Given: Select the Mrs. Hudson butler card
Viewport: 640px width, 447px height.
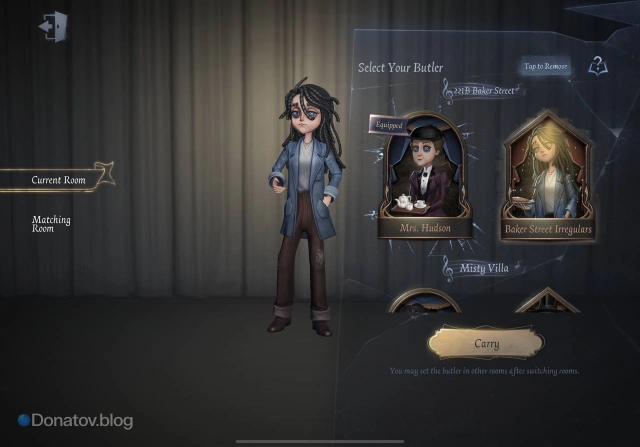Looking at the screenshot, I should coord(426,178).
